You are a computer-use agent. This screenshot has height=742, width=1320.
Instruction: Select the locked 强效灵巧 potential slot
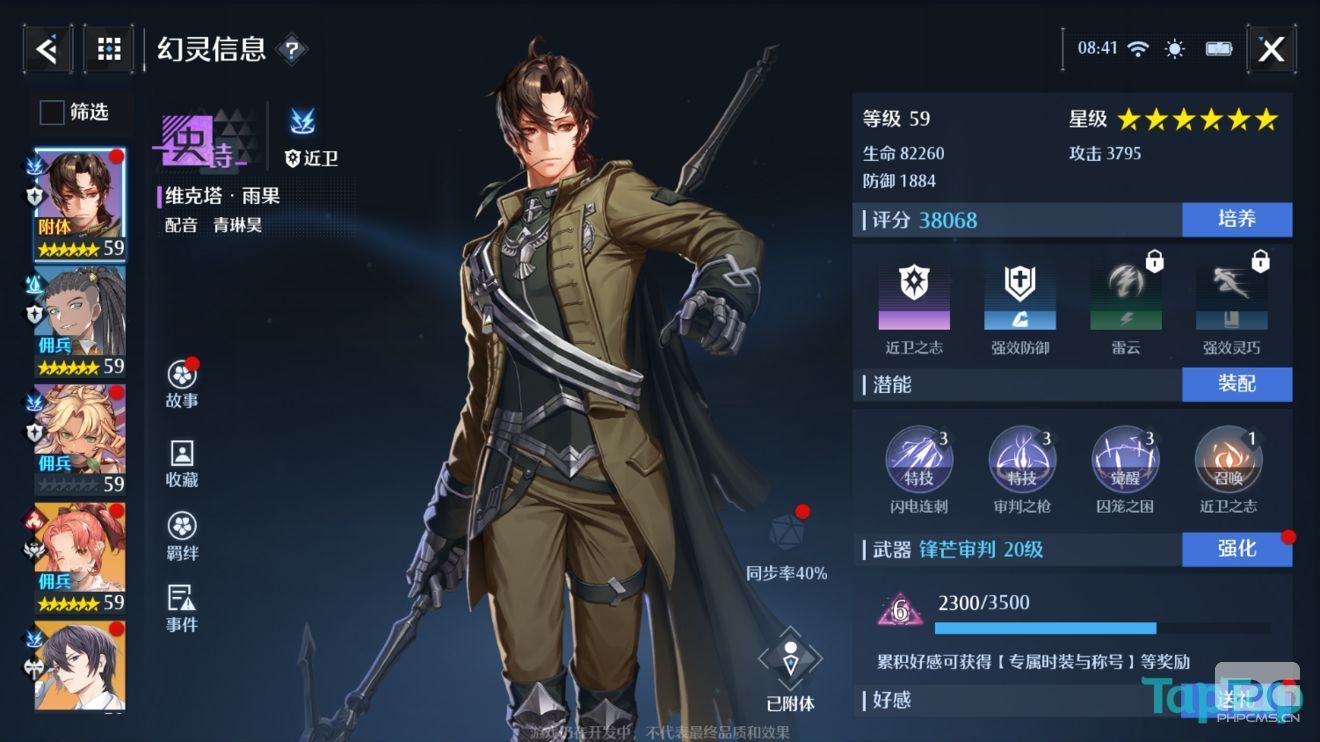coord(1229,295)
